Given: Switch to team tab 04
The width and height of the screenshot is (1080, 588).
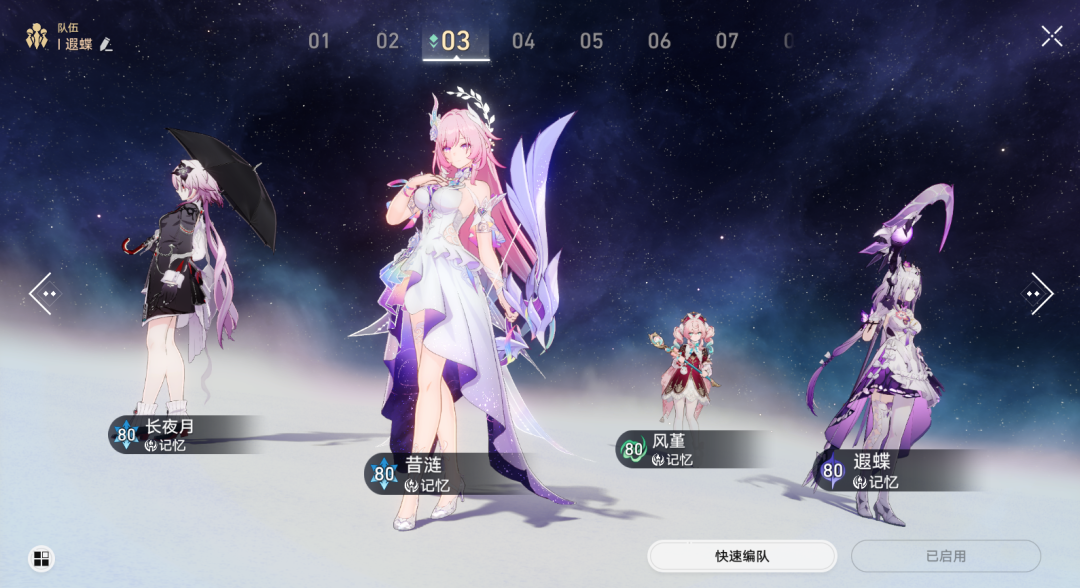Looking at the screenshot, I should [523, 41].
